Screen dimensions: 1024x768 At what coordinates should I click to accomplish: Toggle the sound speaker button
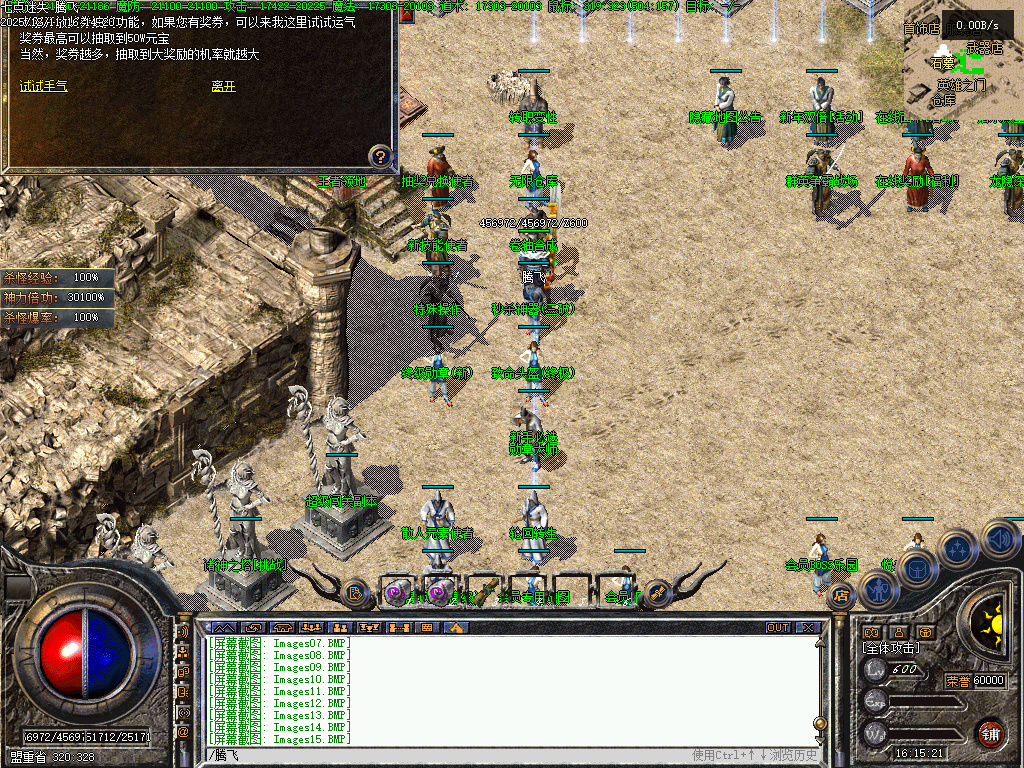(999, 538)
